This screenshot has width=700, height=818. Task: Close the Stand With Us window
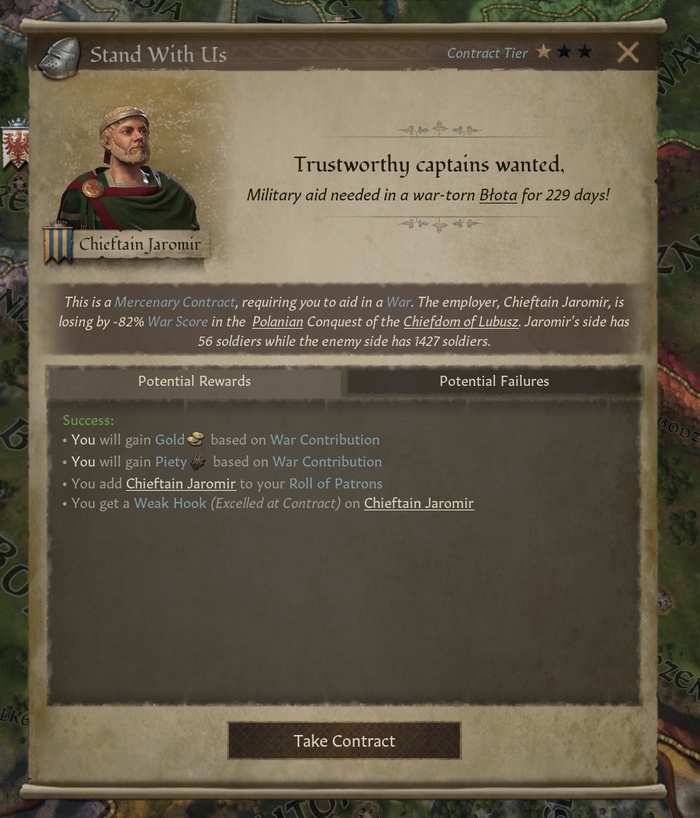[x=628, y=53]
